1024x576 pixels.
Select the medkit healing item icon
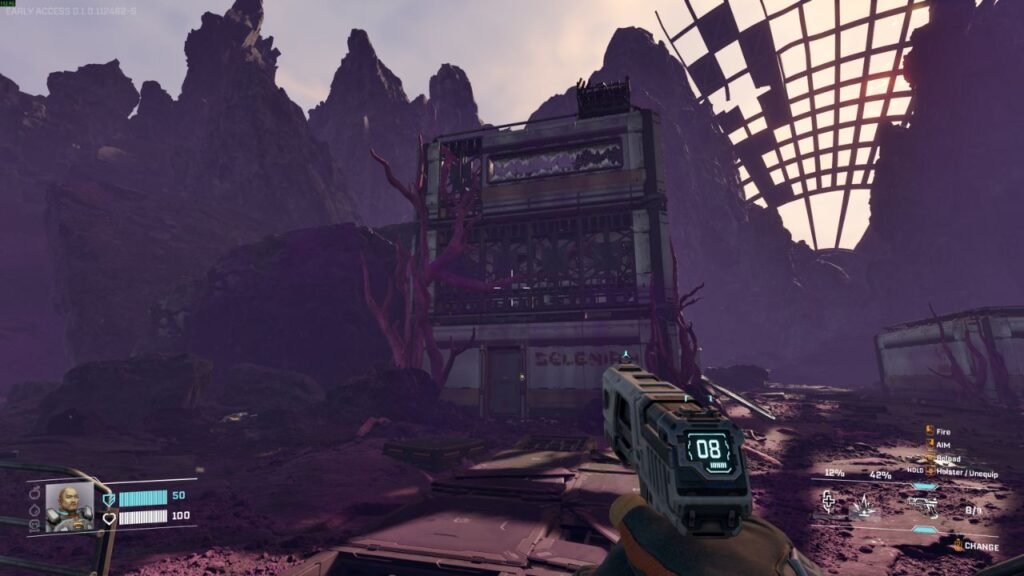click(828, 502)
